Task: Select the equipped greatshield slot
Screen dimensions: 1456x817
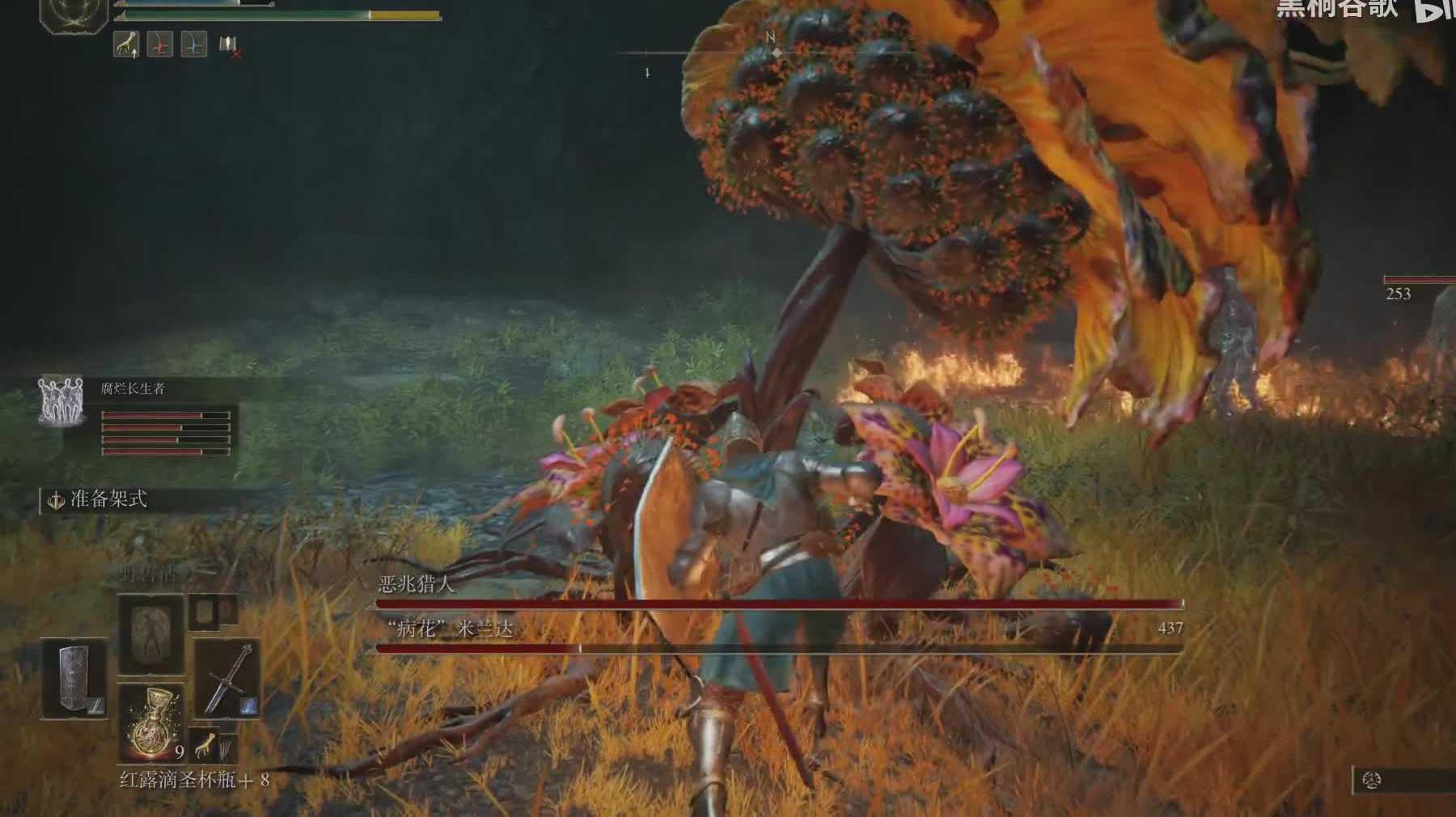Action: click(74, 678)
